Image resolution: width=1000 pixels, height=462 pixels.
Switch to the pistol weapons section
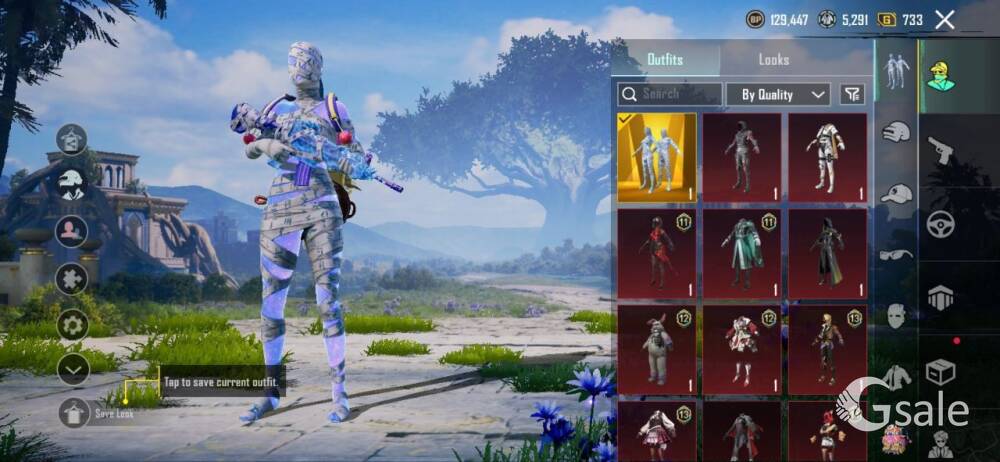click(940, 150)
